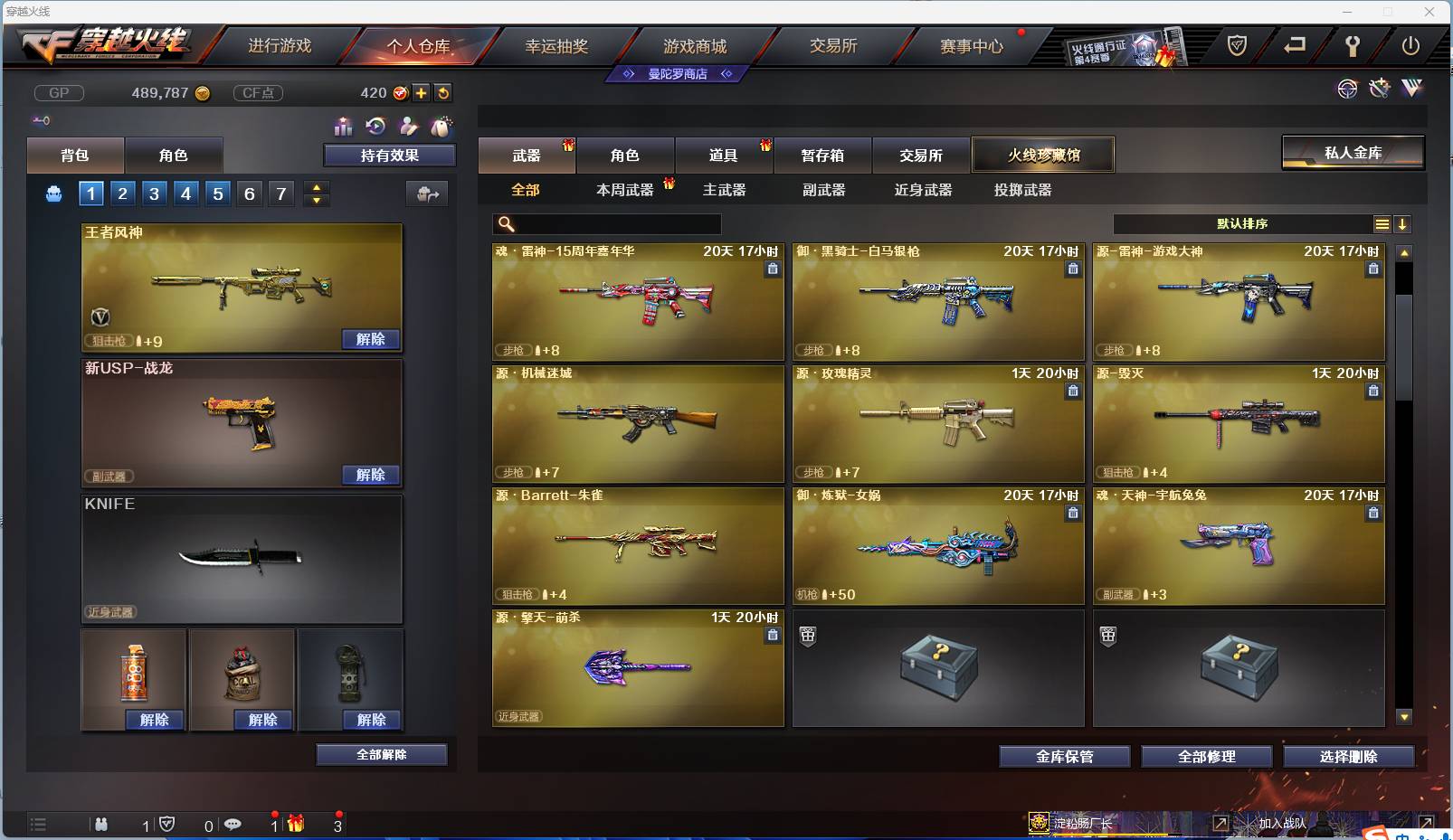Click the down arrow beside backpack page numbers
1453x840 pixels.
click(316, 199)
